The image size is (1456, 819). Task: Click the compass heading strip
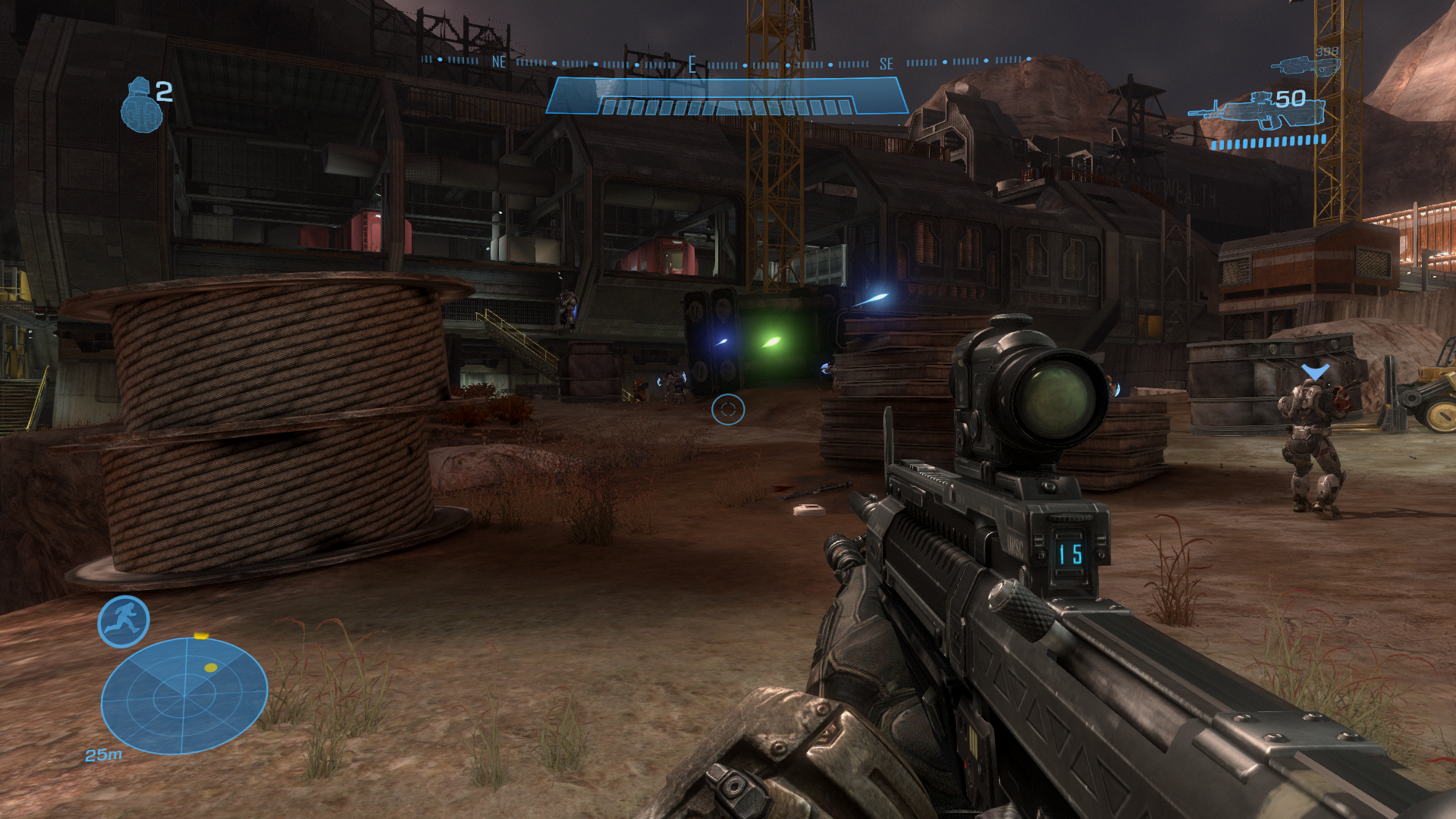click(x=726, y=63)
